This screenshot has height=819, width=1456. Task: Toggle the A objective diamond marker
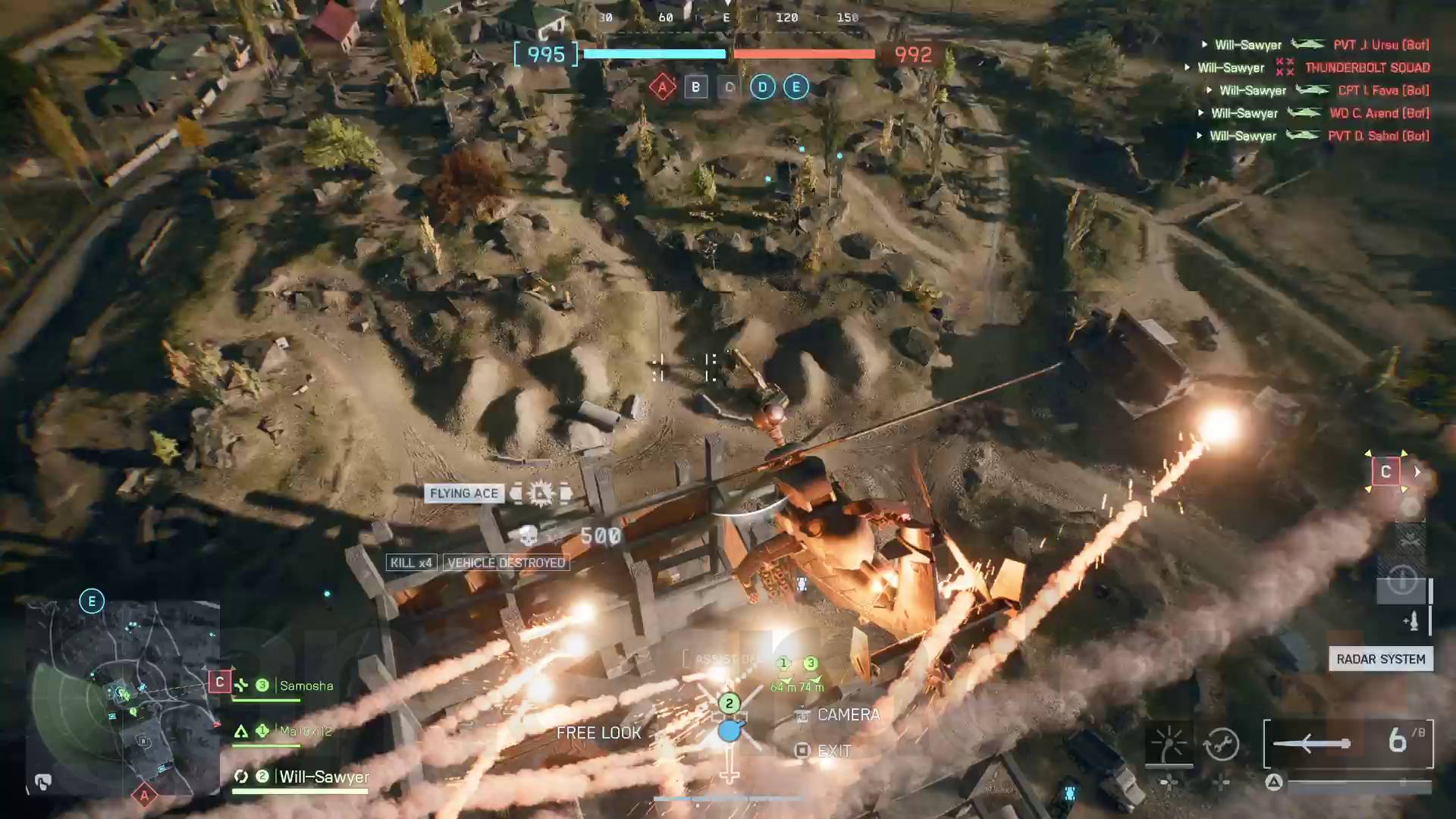coord(661,86)
